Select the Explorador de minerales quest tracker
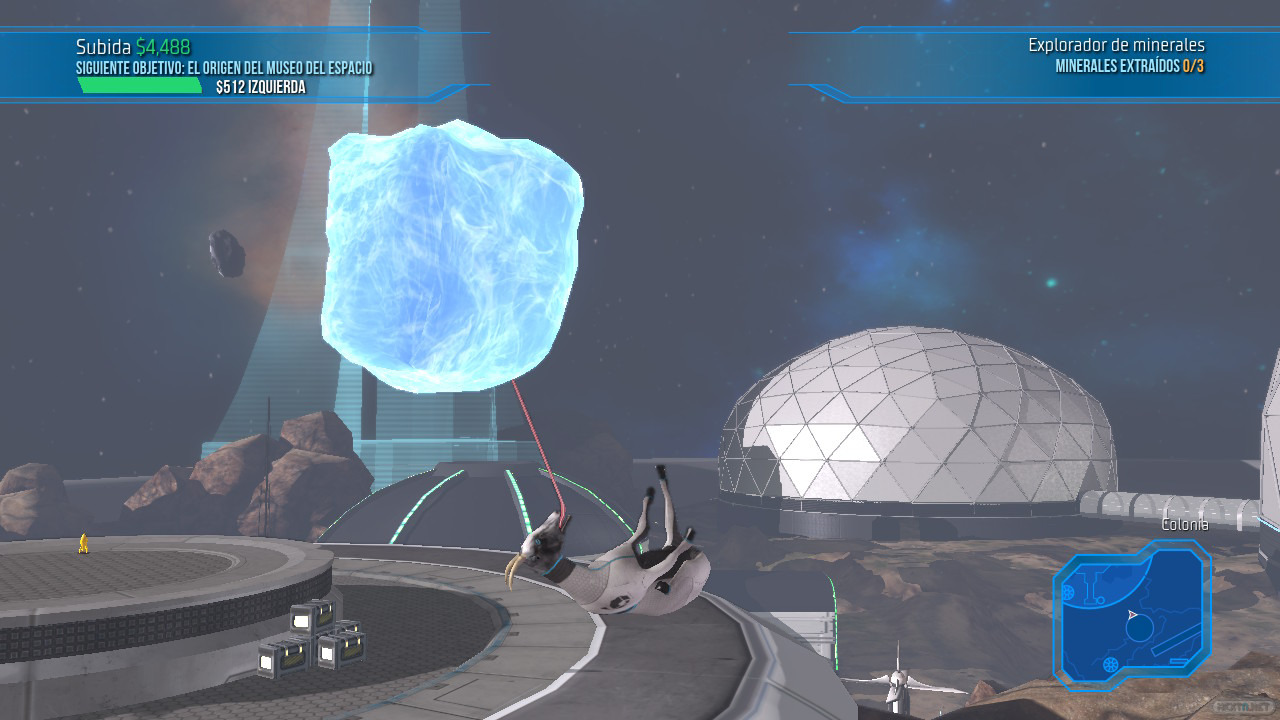This screenshot has height=720, width=1280. (x=1116, y=56)
